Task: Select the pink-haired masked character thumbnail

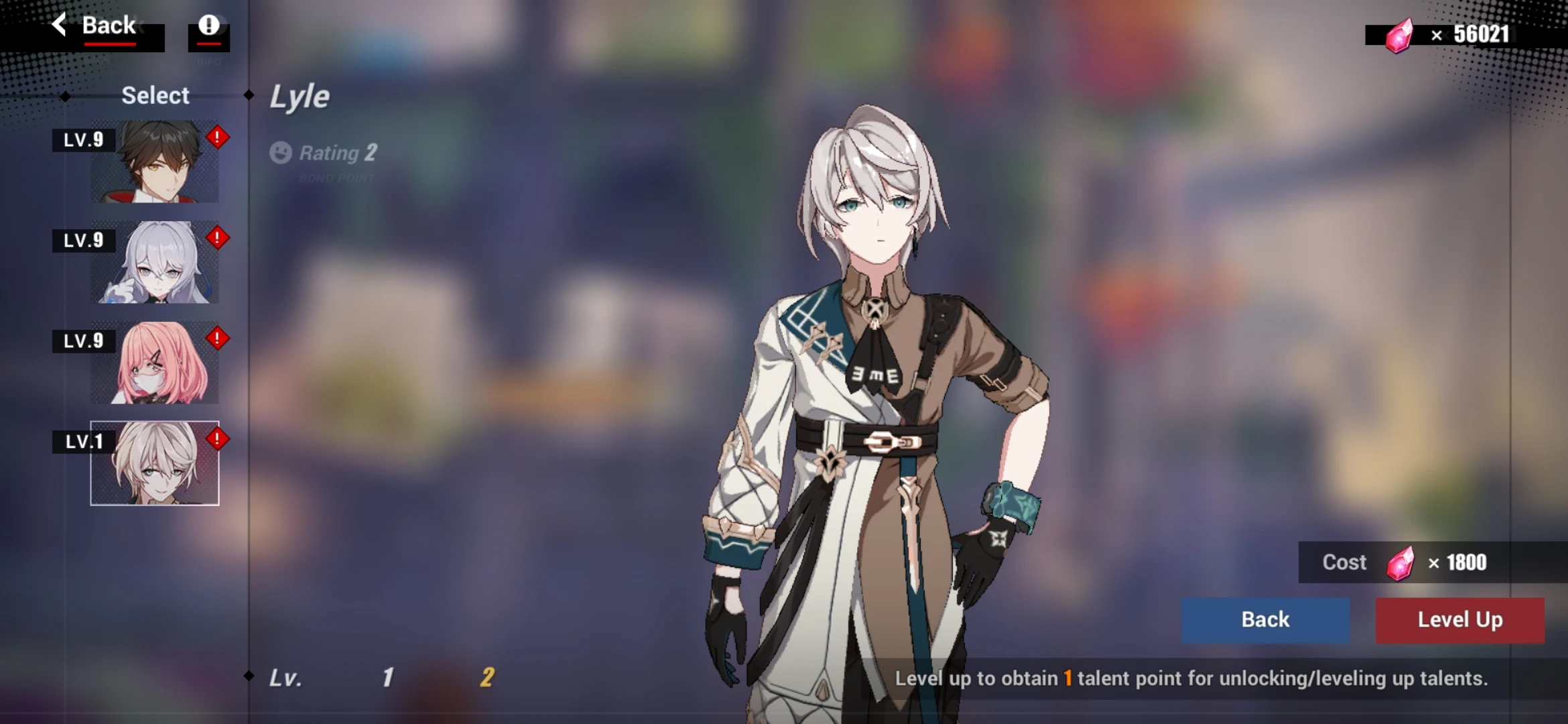Action: pyautogui.click(x=155, y=362)
